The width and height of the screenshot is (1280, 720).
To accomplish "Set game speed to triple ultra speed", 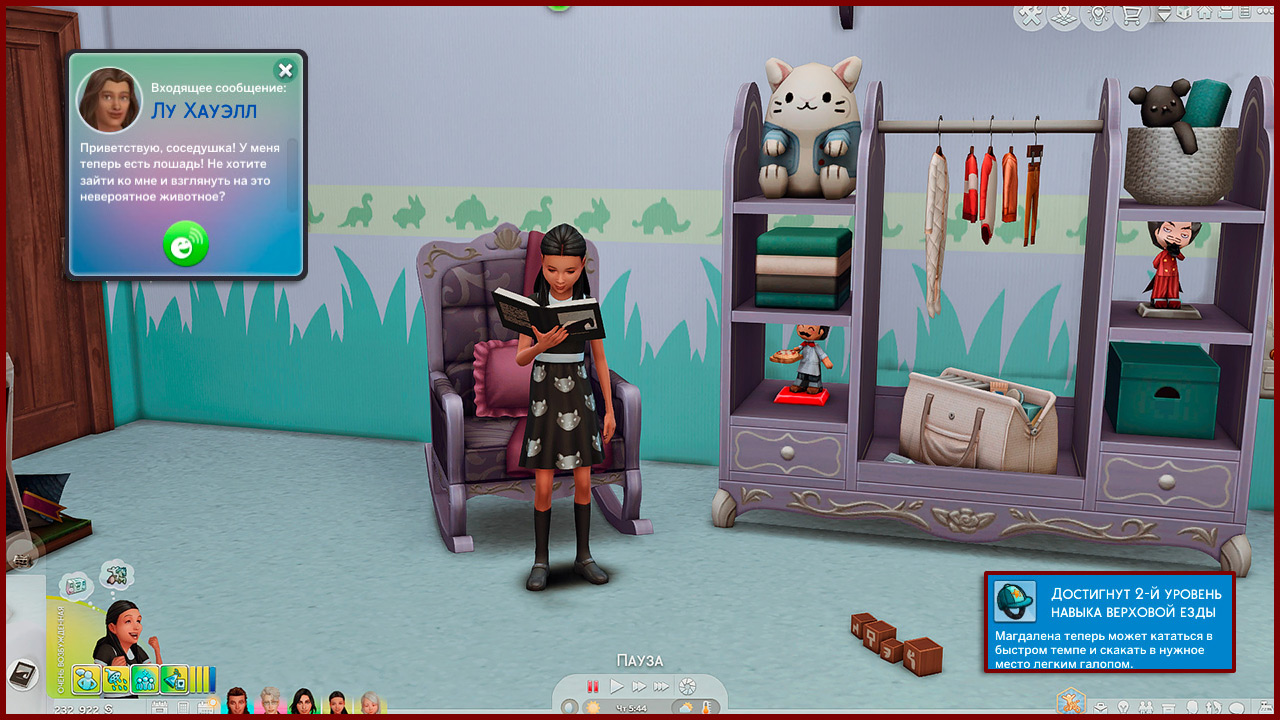I will (661, 687).
